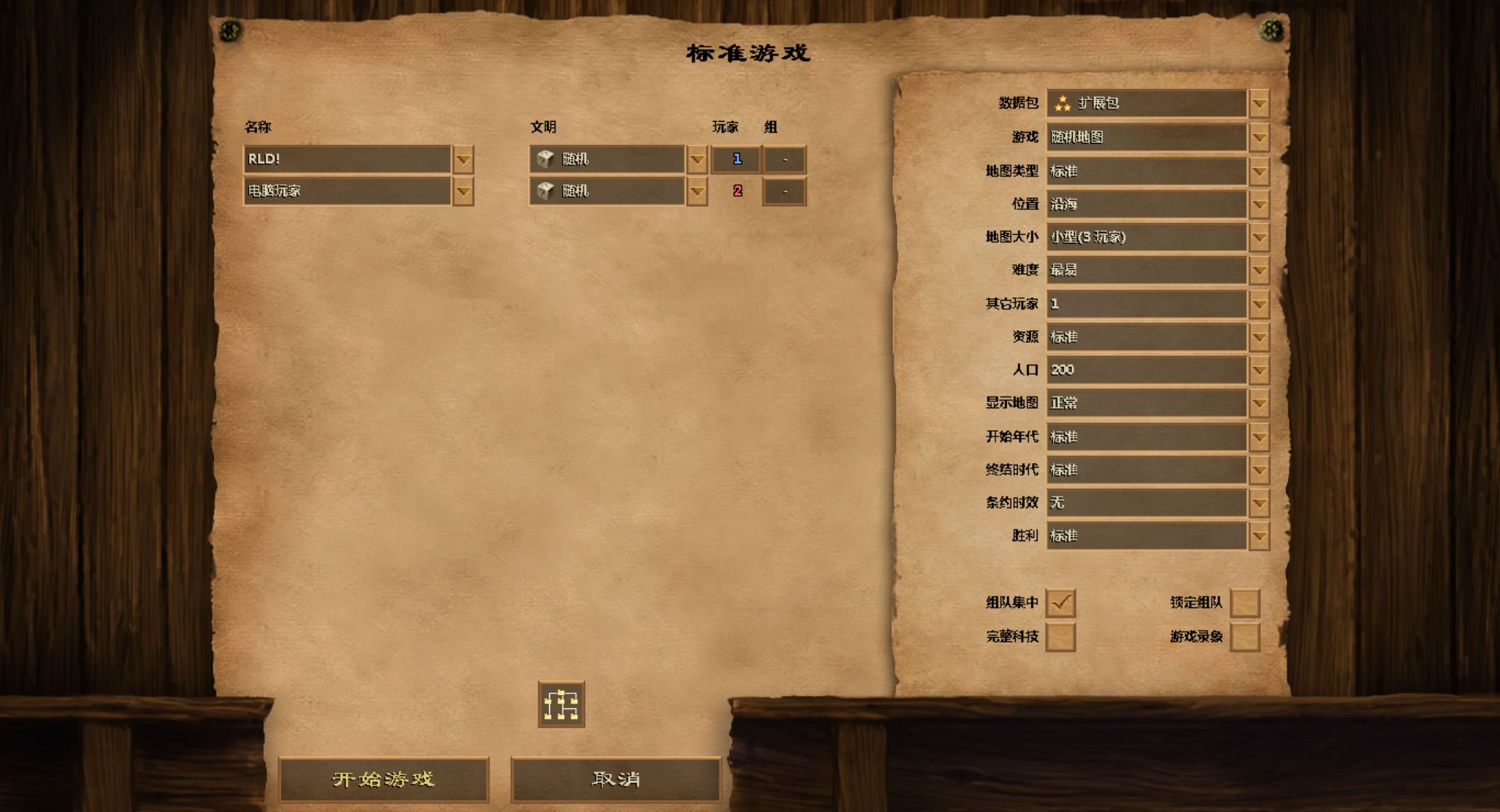Start the game with 开始游戏 button

tap(384, 779)
